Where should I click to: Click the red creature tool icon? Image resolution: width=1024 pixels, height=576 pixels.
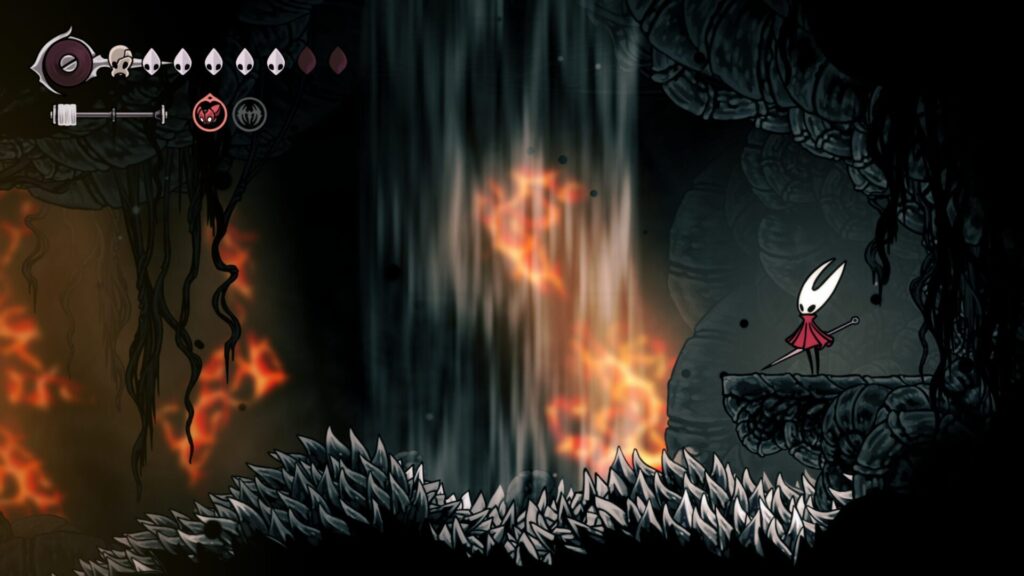pos(209,114)
